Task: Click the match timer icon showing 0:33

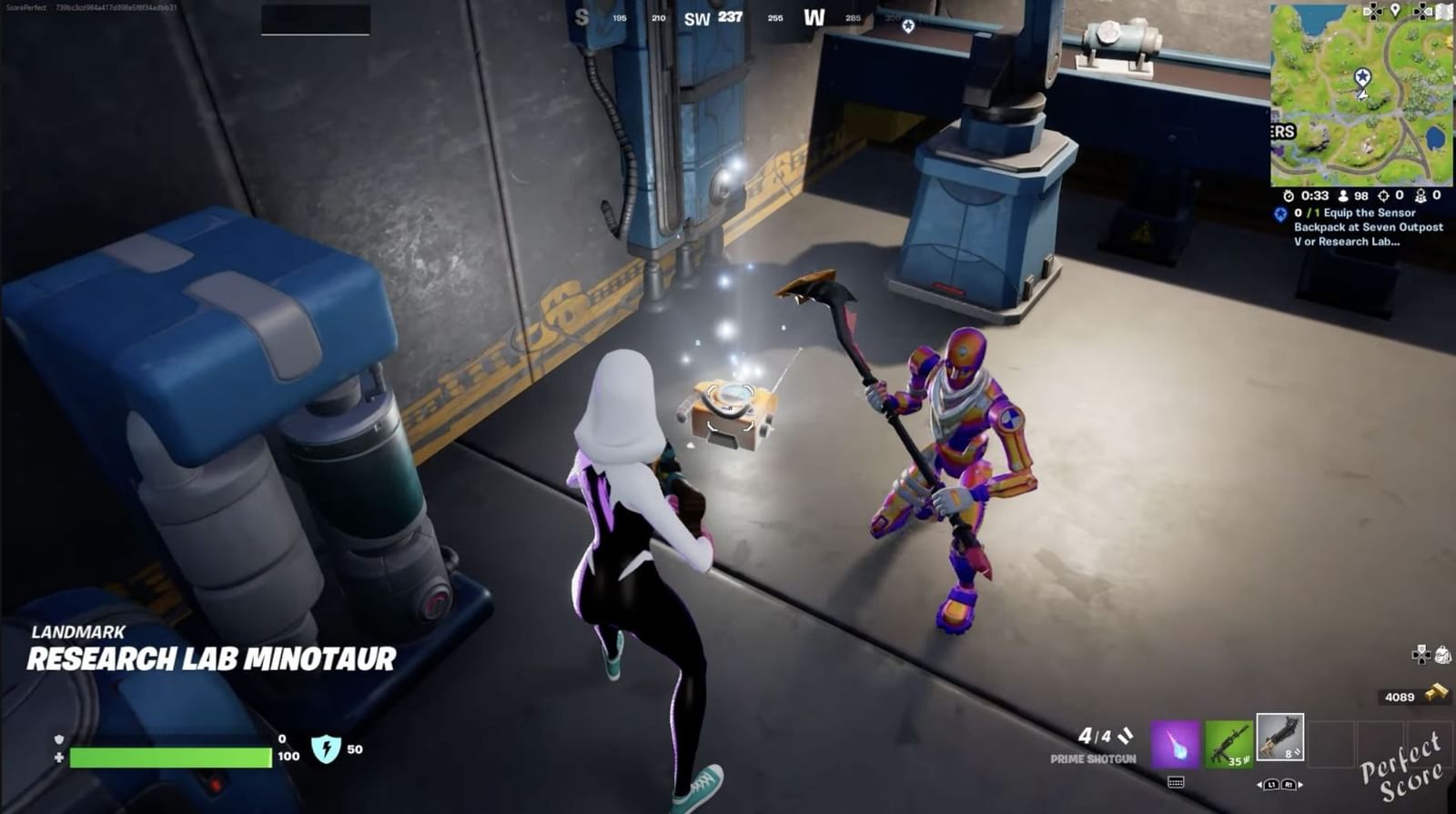Action: coord(1289,196)
